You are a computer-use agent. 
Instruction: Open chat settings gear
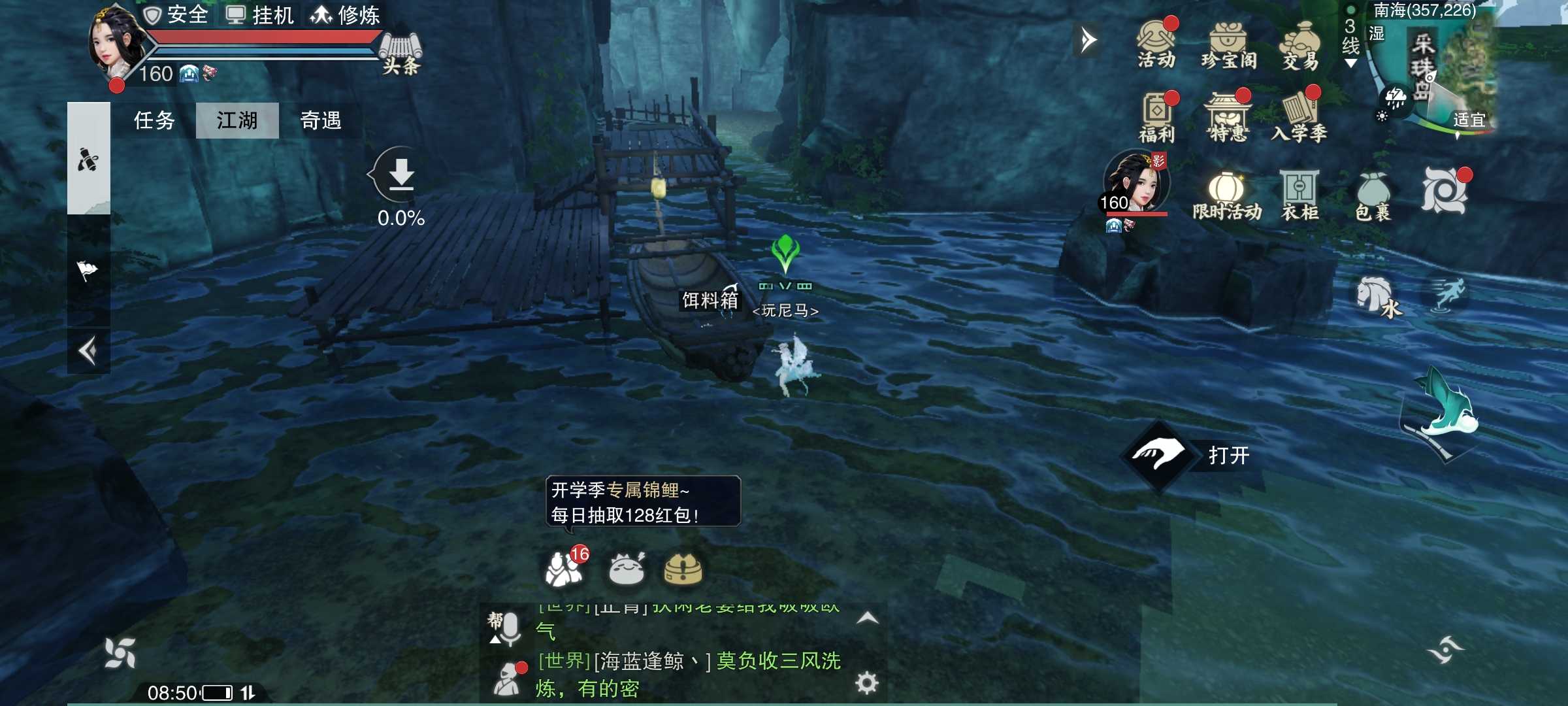click(866, 683)
